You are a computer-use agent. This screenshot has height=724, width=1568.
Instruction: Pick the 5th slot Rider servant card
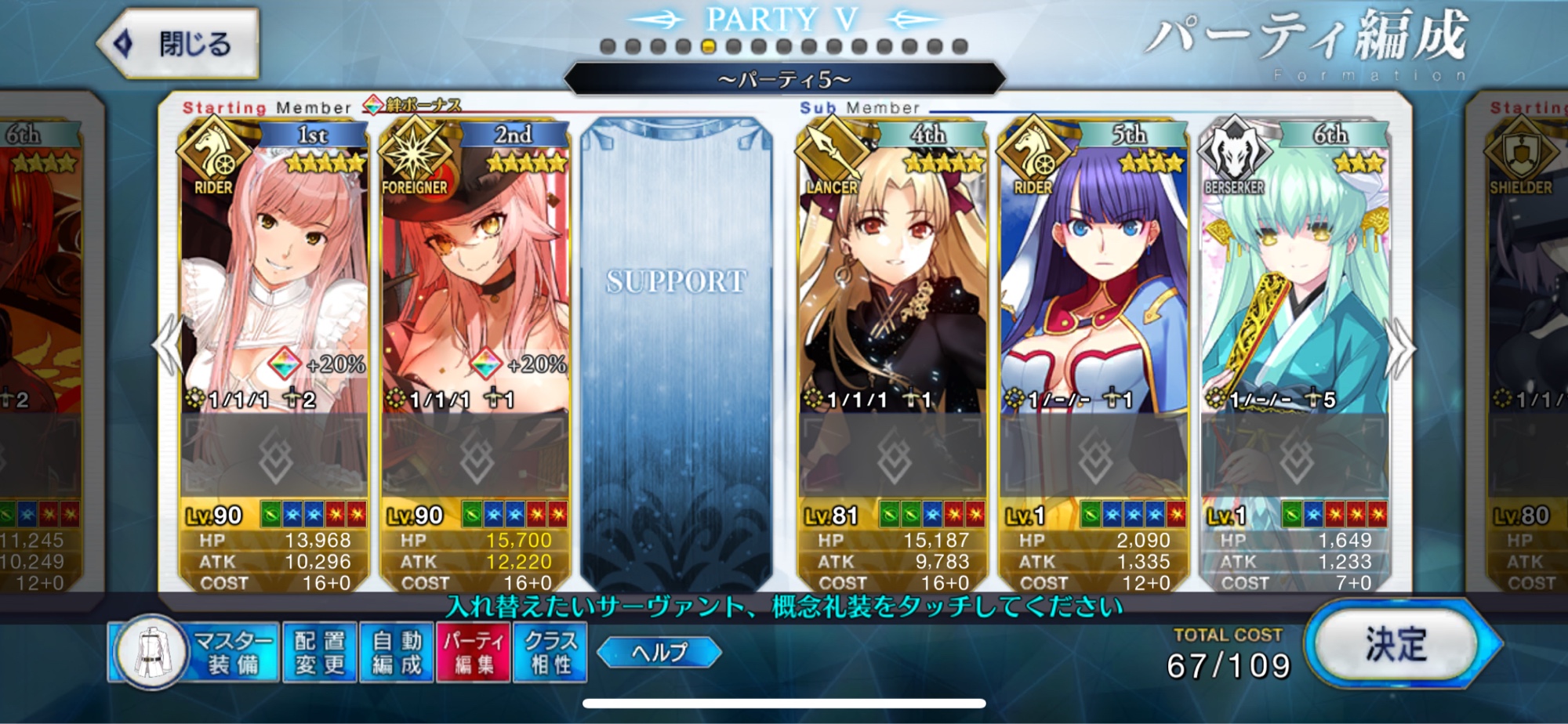[x=1094, y=274]
